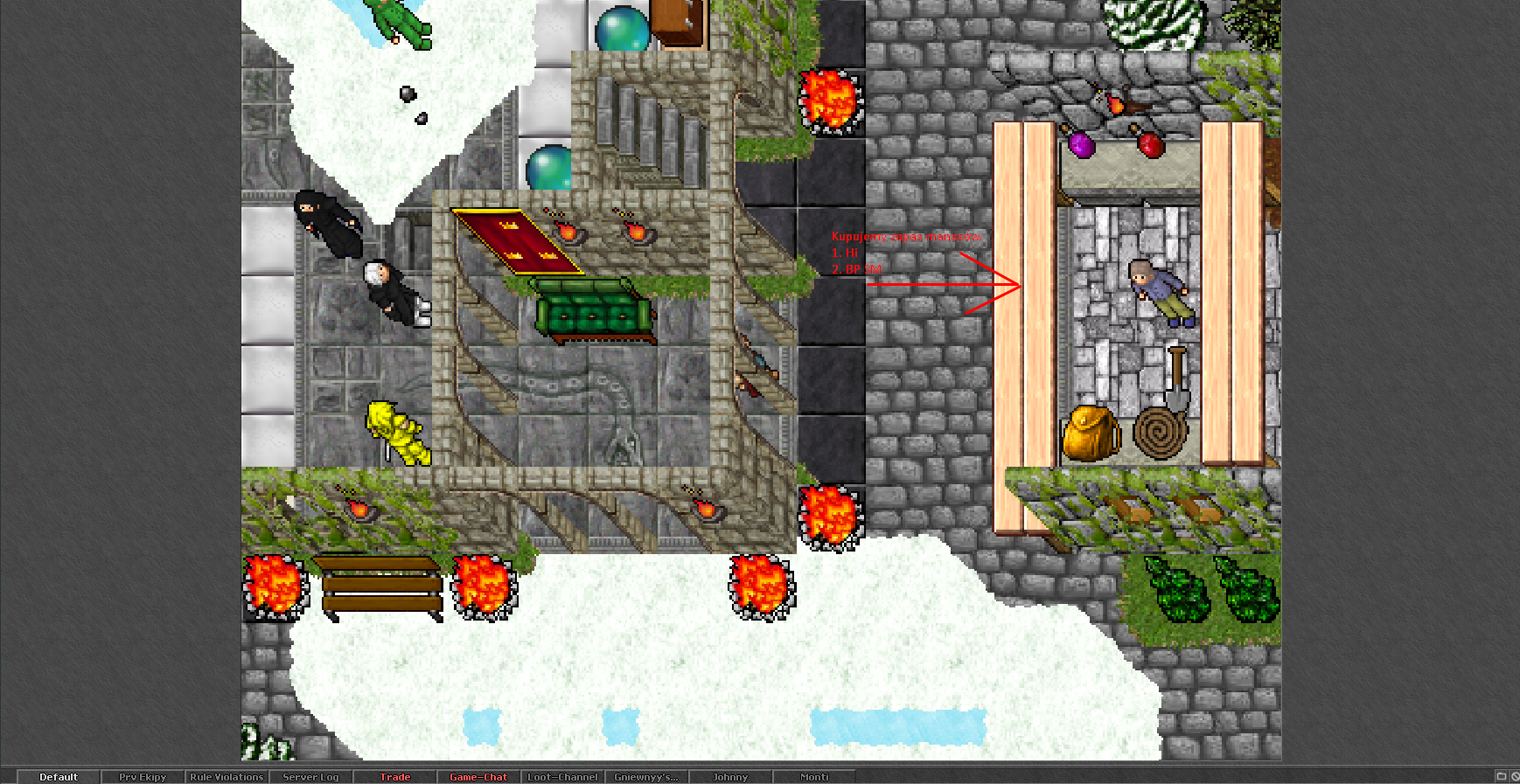The width and height of the screenshot is (1520, 784).
Task: Show the Server Log tab
Action: pos(310,777)
